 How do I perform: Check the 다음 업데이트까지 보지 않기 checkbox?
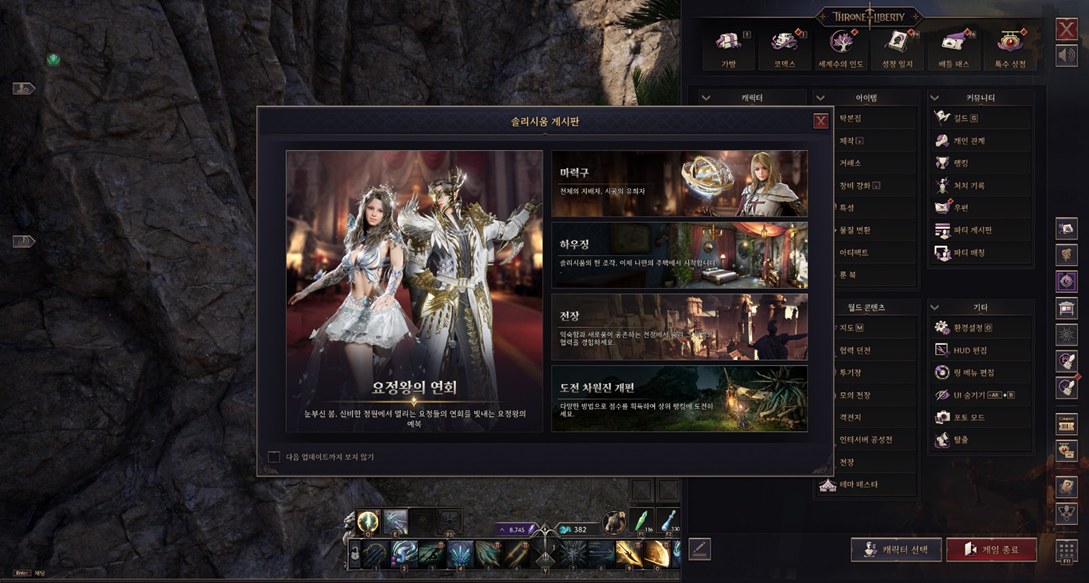tap(274, 457)
